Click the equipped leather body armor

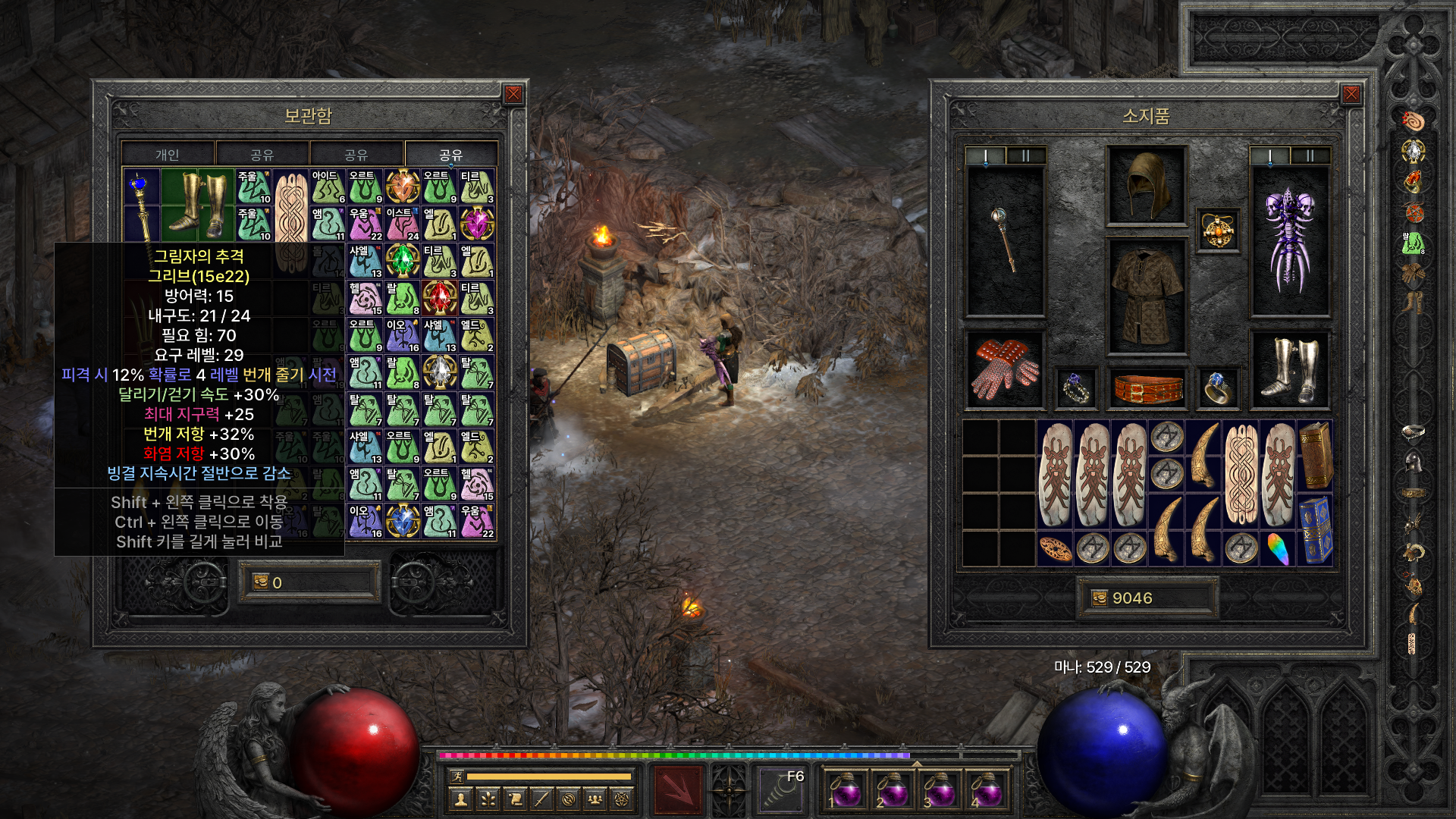pos(1146,297)
